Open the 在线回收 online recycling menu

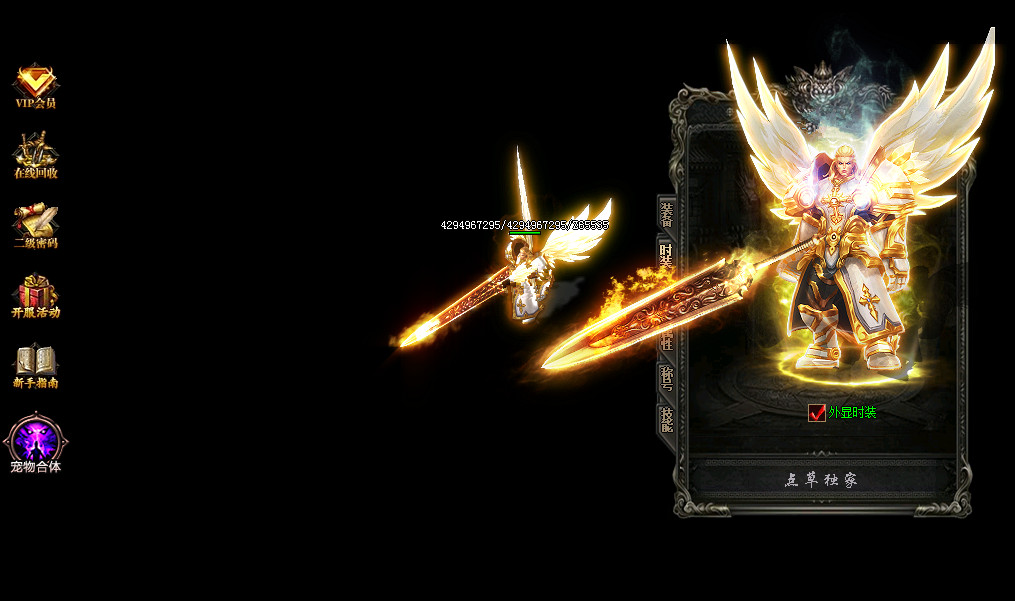[36, 155]
